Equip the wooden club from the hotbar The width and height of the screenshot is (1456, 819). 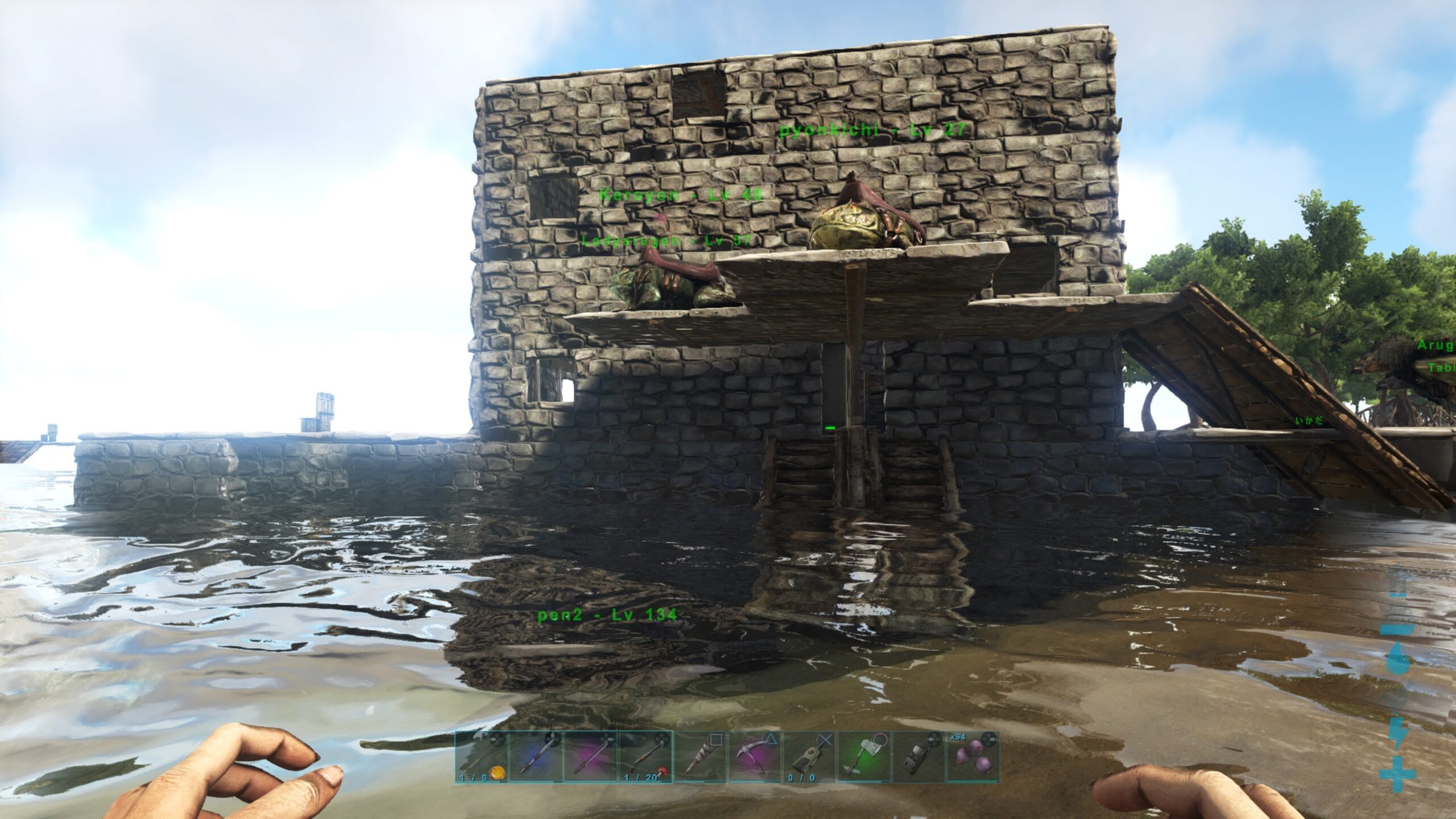click(700, 757)
